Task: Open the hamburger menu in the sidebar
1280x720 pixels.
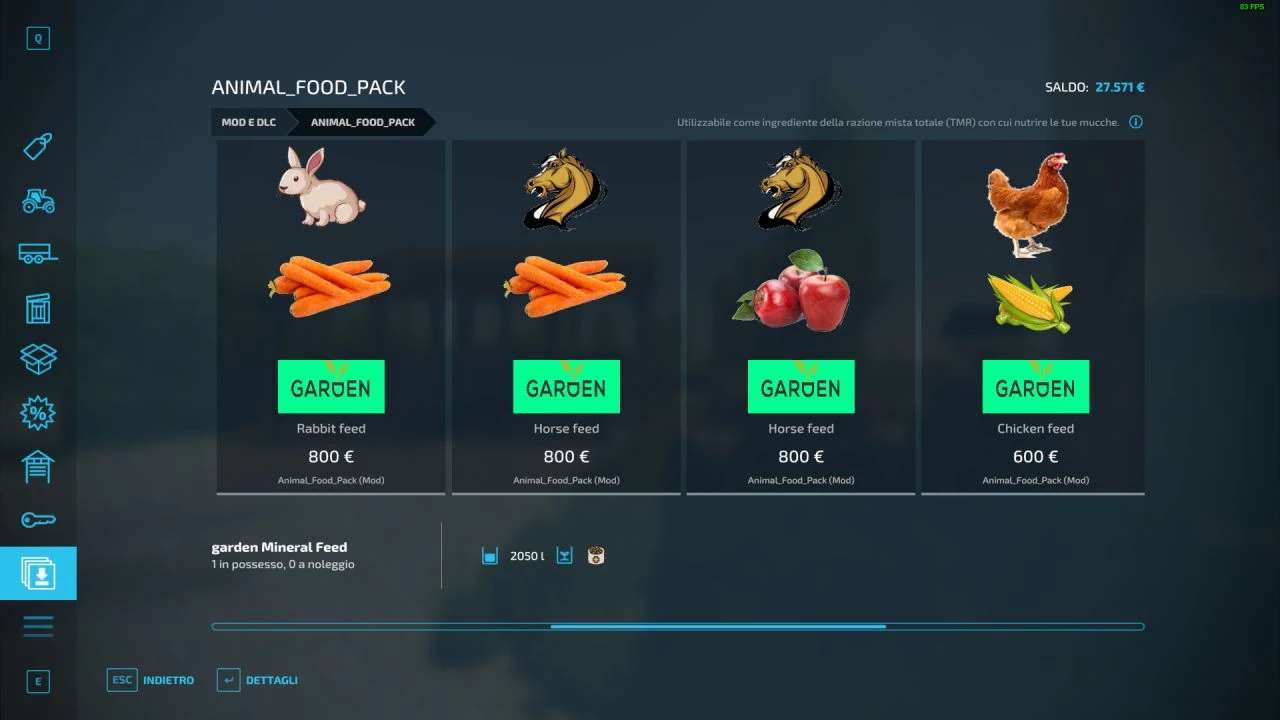Action: (38, 625)
